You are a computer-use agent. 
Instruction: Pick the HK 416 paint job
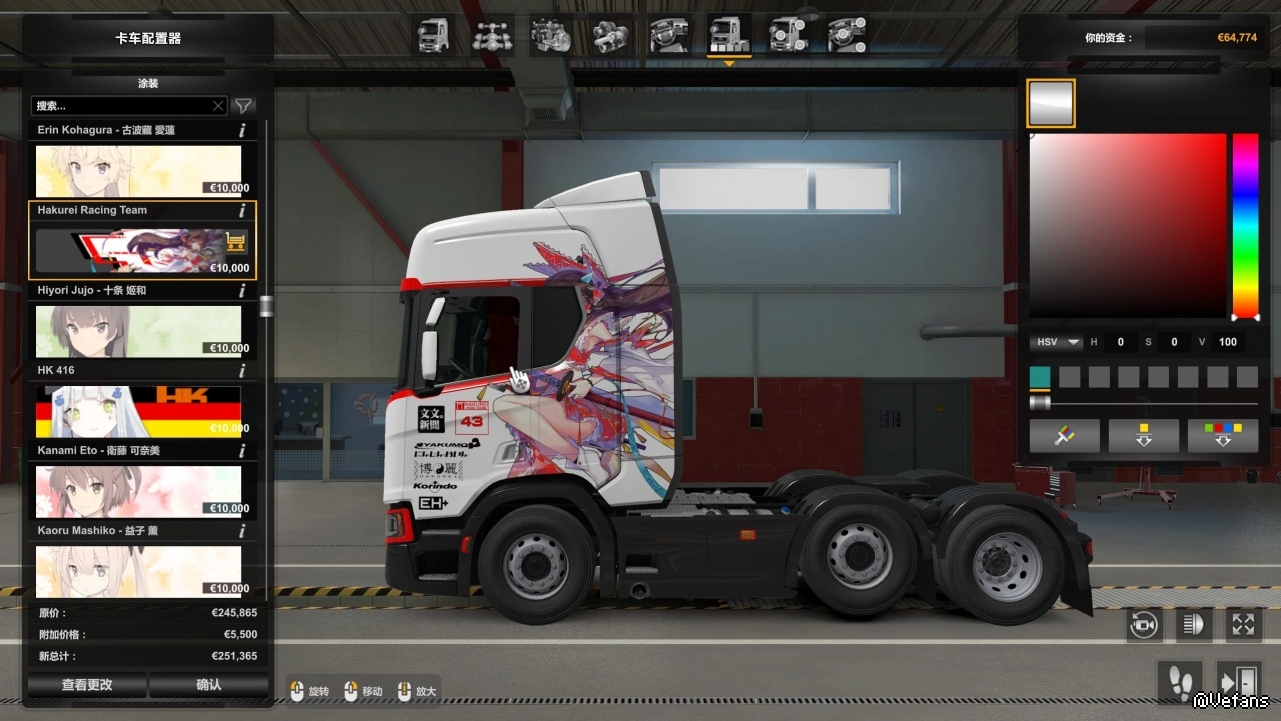coord(139,411)
